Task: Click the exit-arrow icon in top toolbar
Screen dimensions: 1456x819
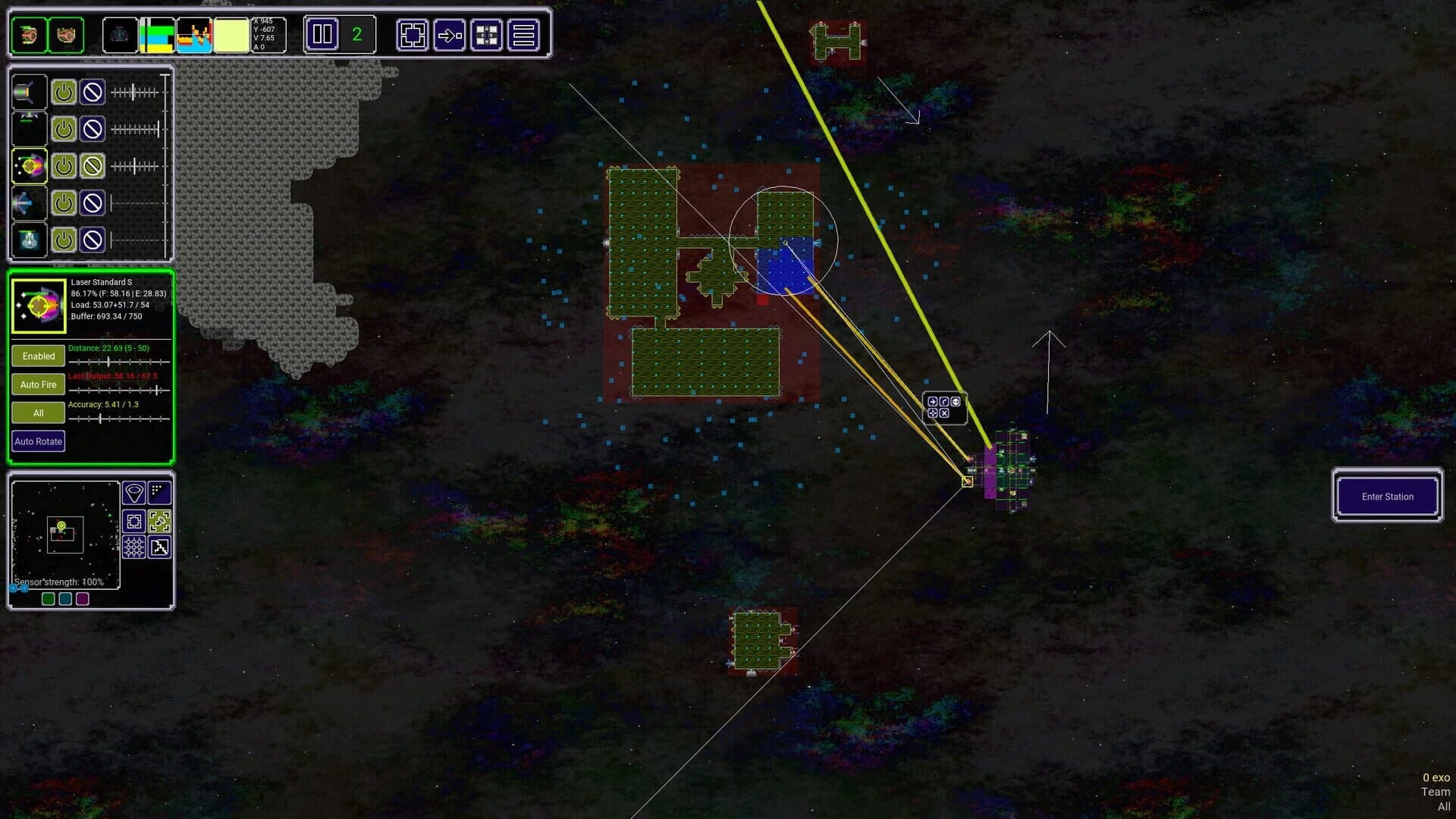Action: coord(449,35)
